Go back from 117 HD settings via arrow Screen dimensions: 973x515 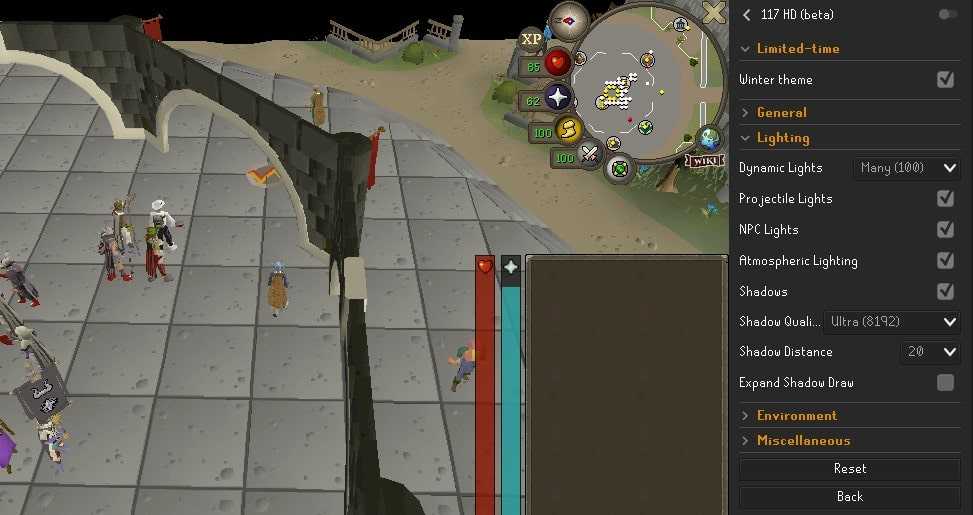click(746, 14)
